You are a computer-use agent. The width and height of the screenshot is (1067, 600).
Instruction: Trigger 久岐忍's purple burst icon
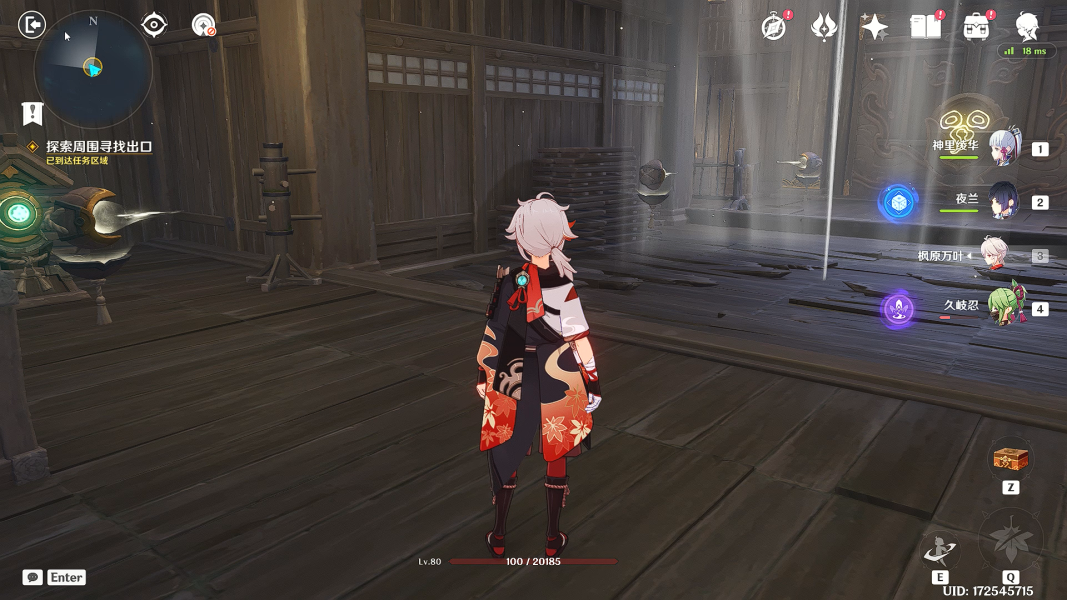[898, 309]
